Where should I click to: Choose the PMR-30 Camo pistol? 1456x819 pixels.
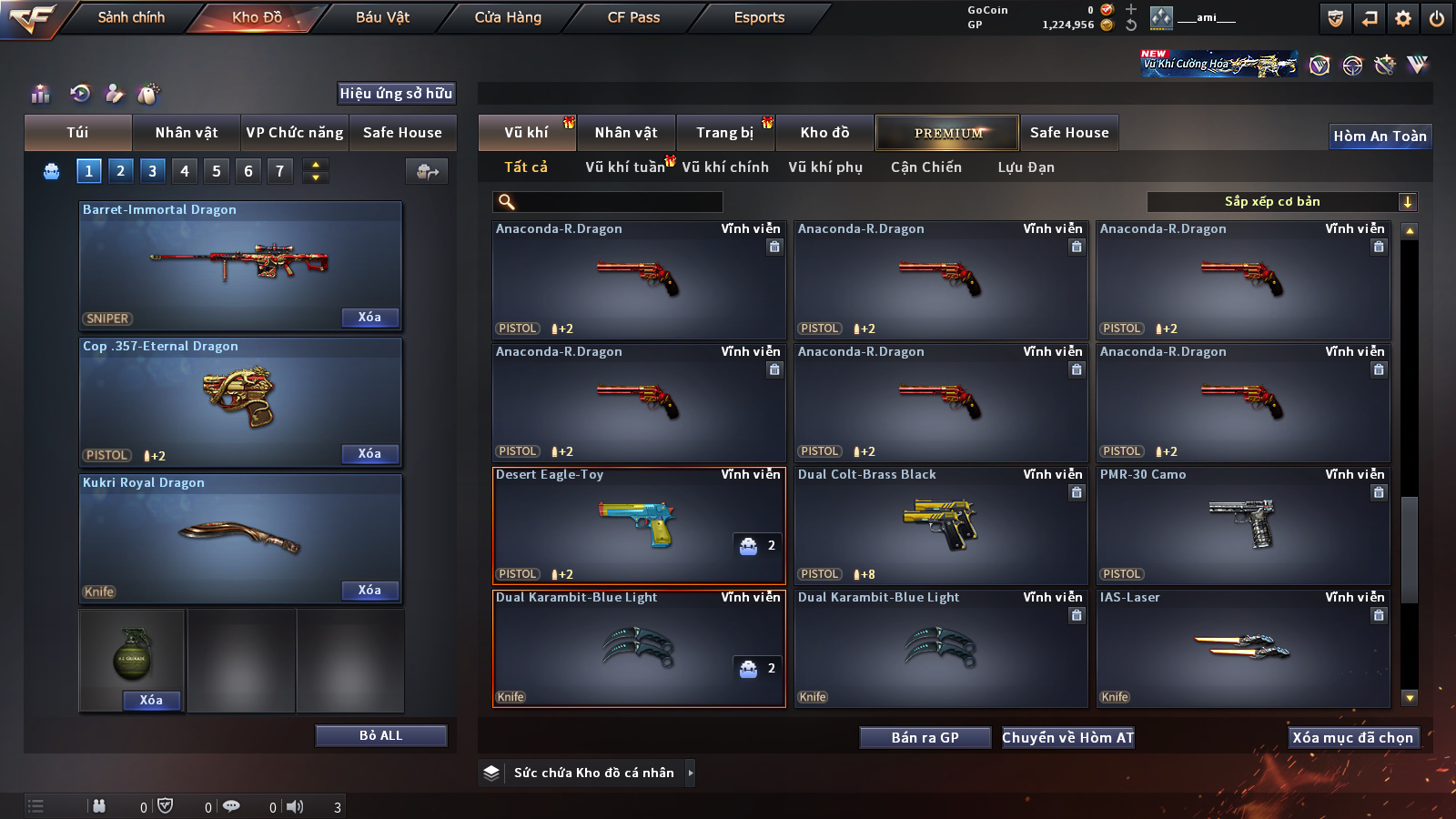[1243, 525]
